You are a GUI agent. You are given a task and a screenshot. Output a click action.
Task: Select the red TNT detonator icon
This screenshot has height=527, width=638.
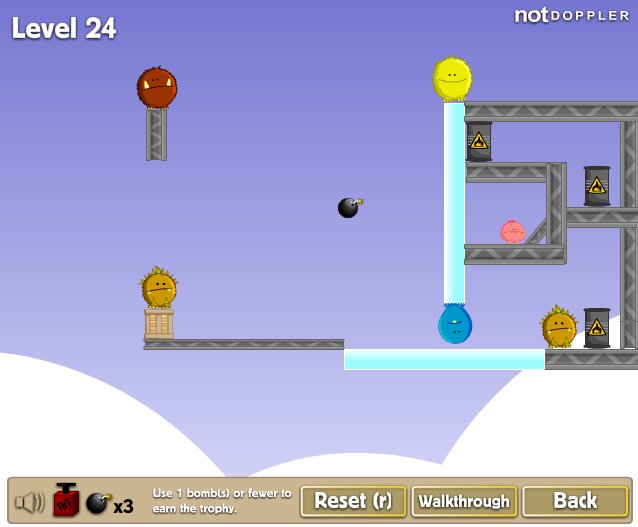click(x=66, y=500)
